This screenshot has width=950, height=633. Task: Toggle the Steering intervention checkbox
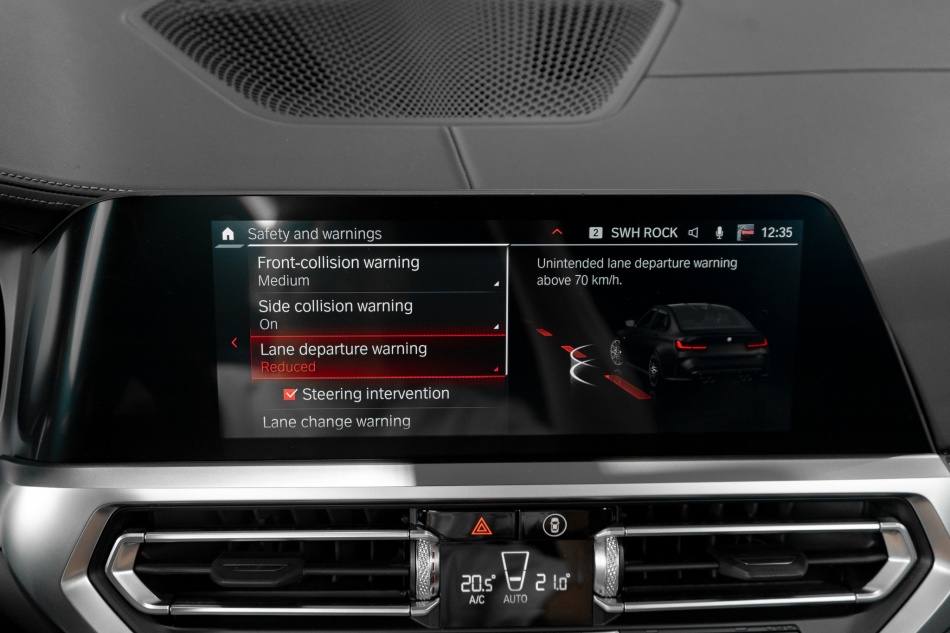pyautogui.click(x=291, y=394)
